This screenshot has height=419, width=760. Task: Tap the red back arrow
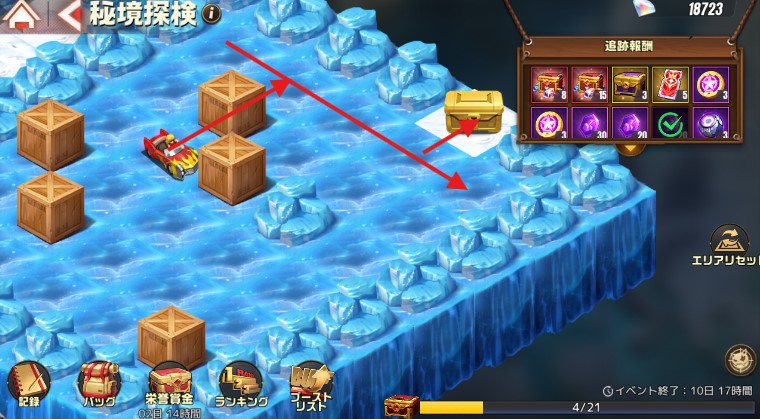(x=70, y=14)
